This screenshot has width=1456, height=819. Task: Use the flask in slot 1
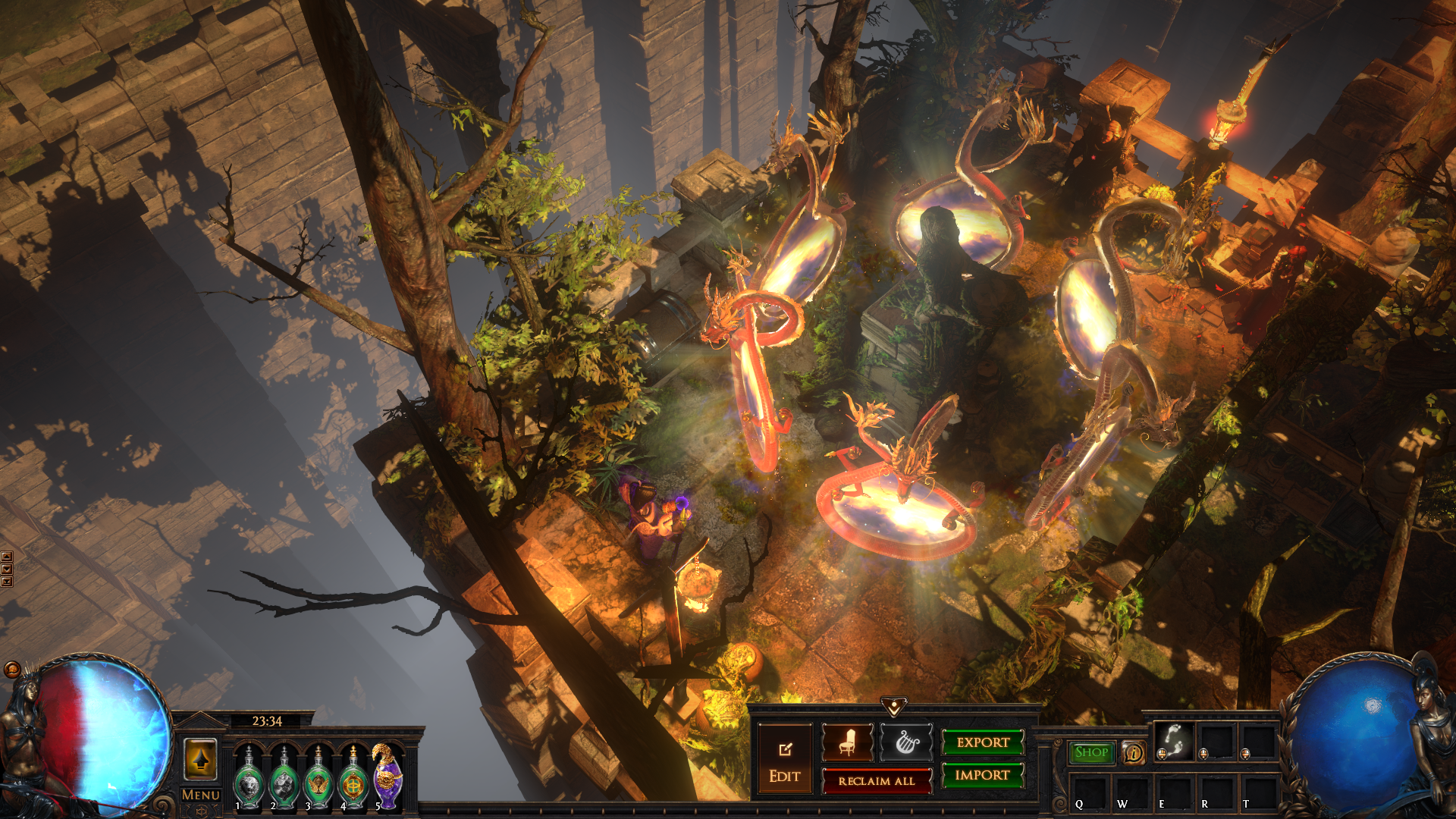[249, 778]
